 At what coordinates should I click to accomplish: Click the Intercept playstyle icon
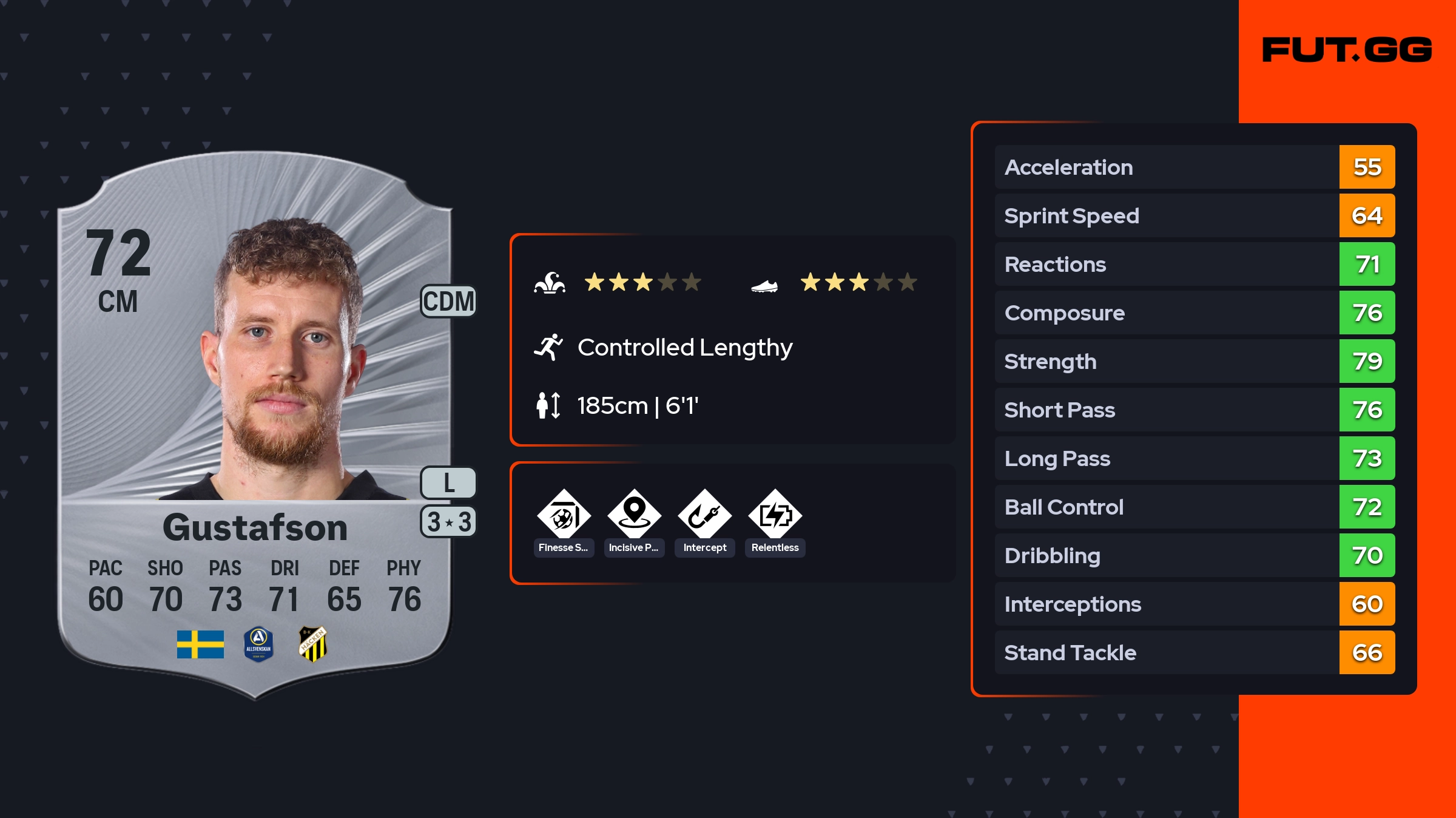coord(704,516)
